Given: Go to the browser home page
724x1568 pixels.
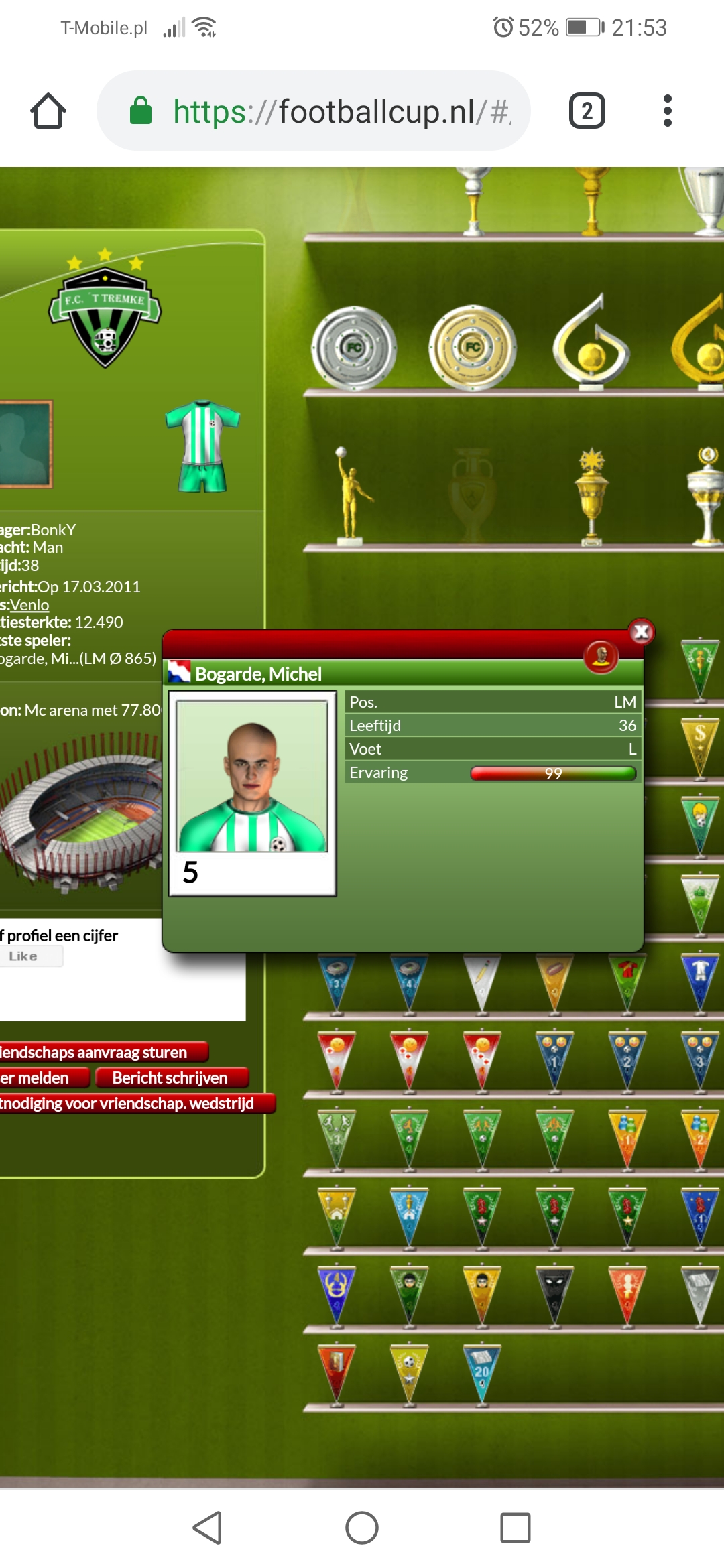Looking at the screenshot, I should coord(48,111).
